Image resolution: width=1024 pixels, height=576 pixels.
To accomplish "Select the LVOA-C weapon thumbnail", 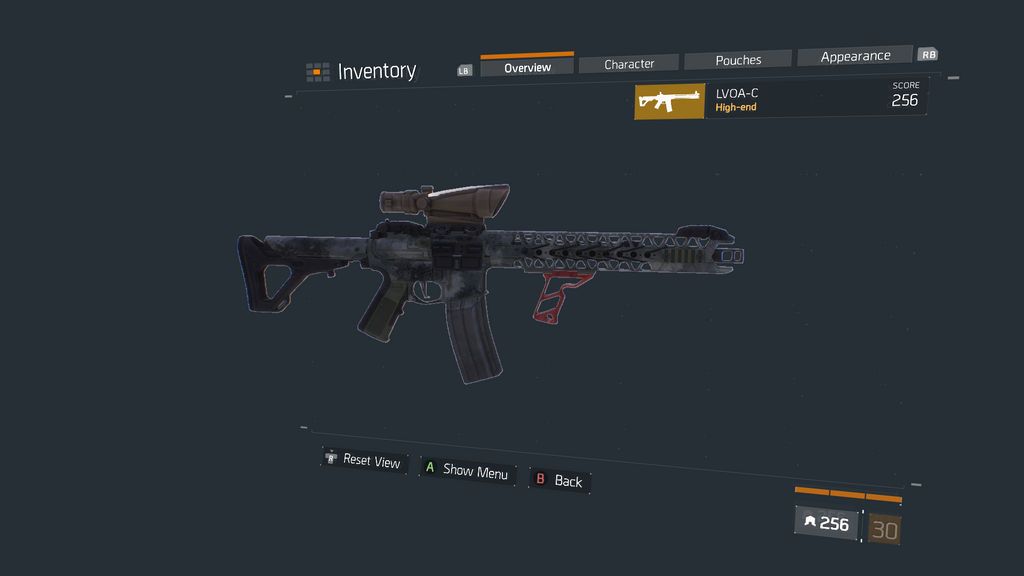I will pos(669,101).
